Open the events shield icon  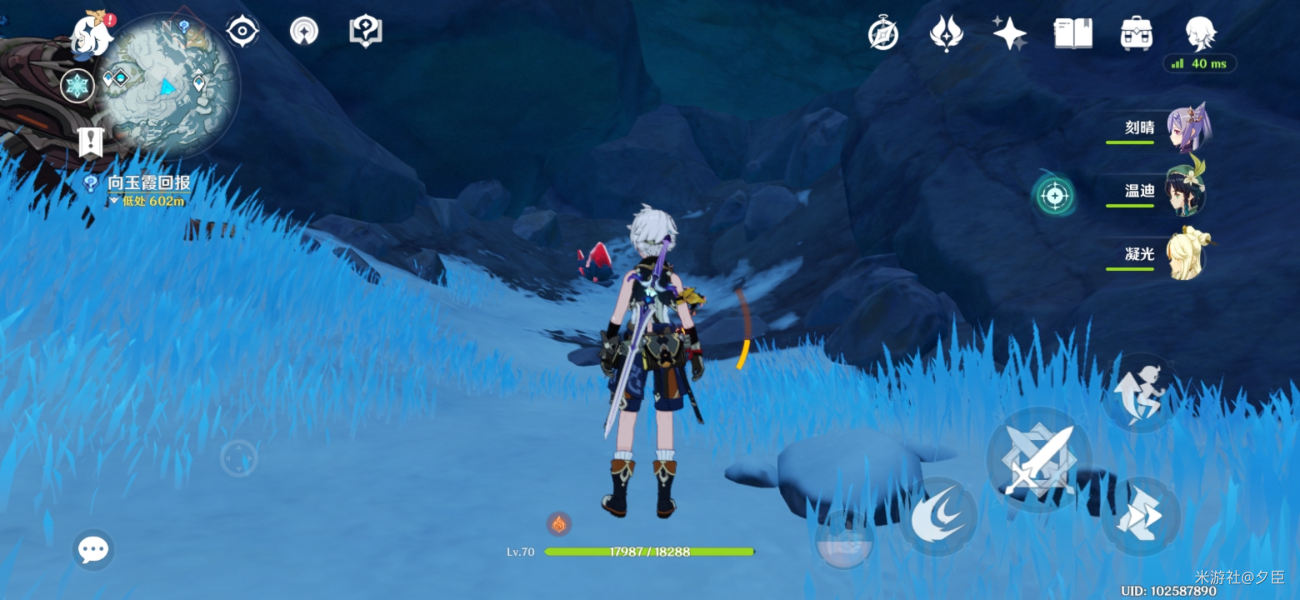pyautogui.click(x=365, y=31)
